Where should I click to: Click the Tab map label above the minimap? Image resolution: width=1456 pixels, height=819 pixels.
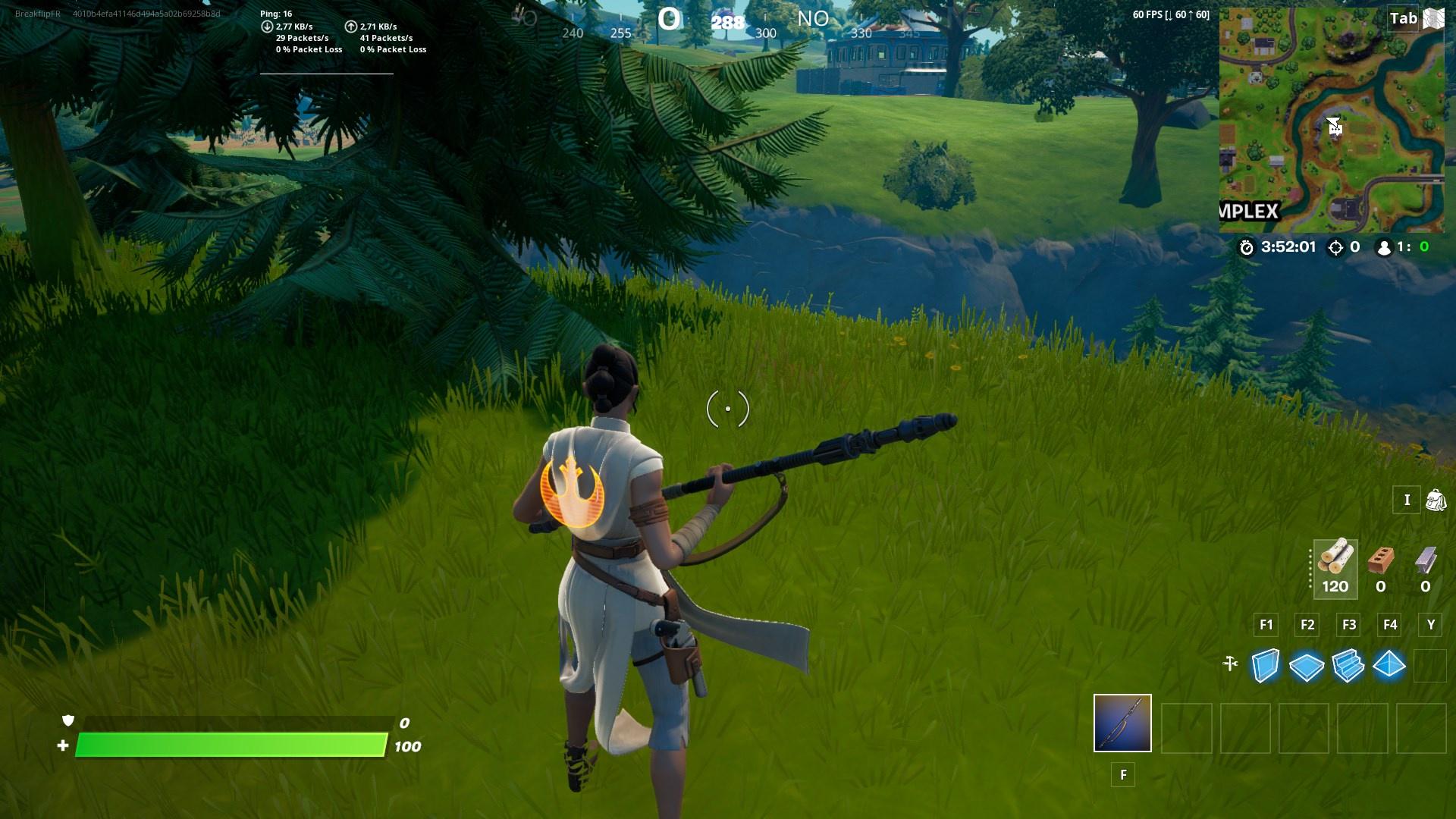1404,18
